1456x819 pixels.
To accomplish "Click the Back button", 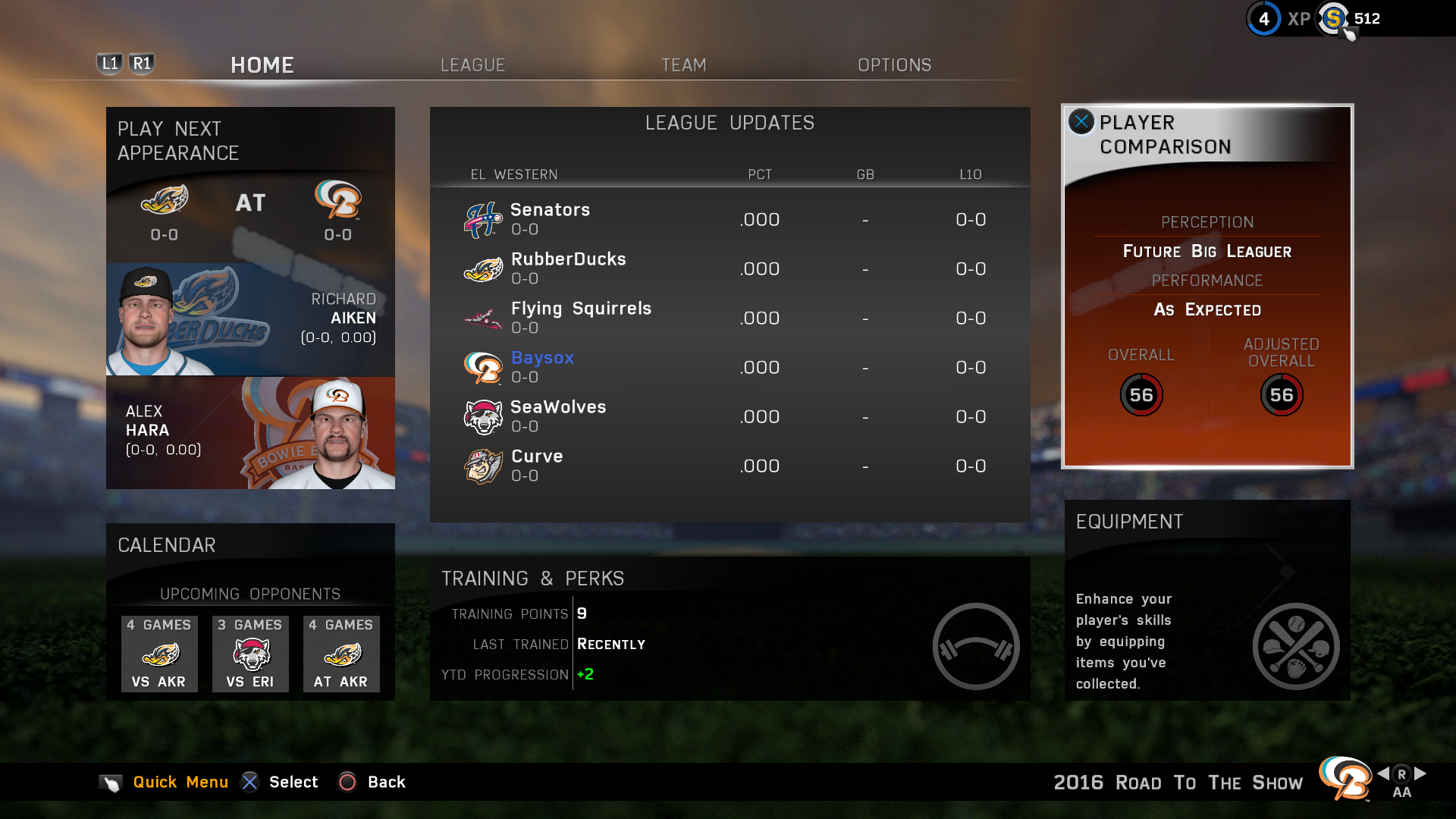I will [348, 782].
